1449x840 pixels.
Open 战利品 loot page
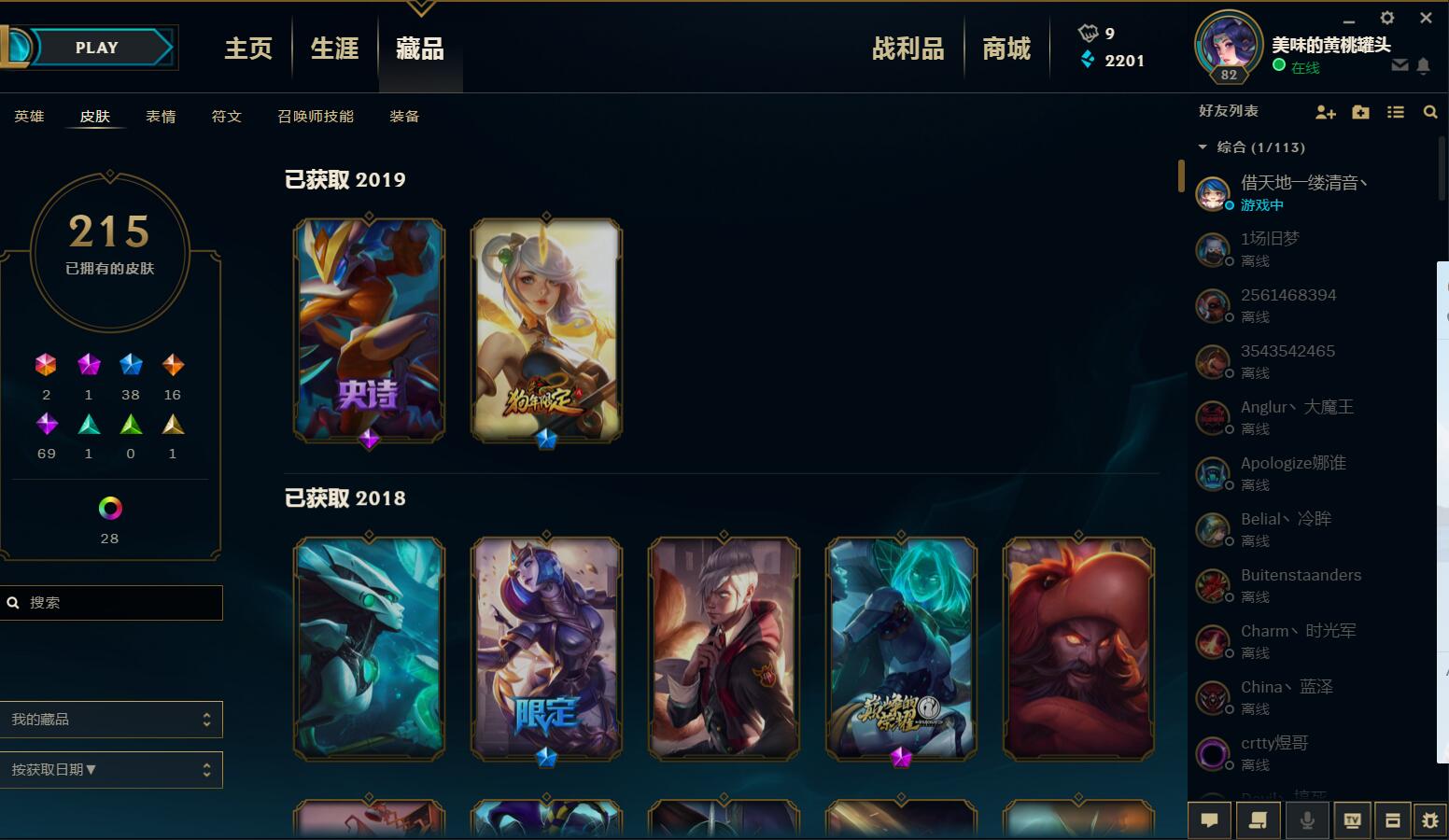point(907,48)
